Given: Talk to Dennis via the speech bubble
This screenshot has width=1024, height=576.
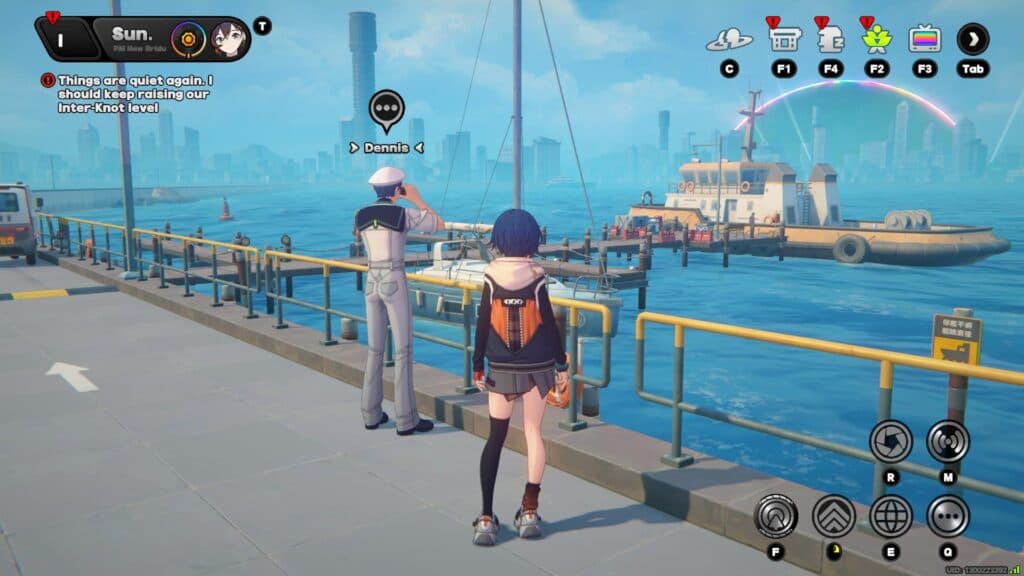Looking at the screenshot, I should tap(386, 109).
